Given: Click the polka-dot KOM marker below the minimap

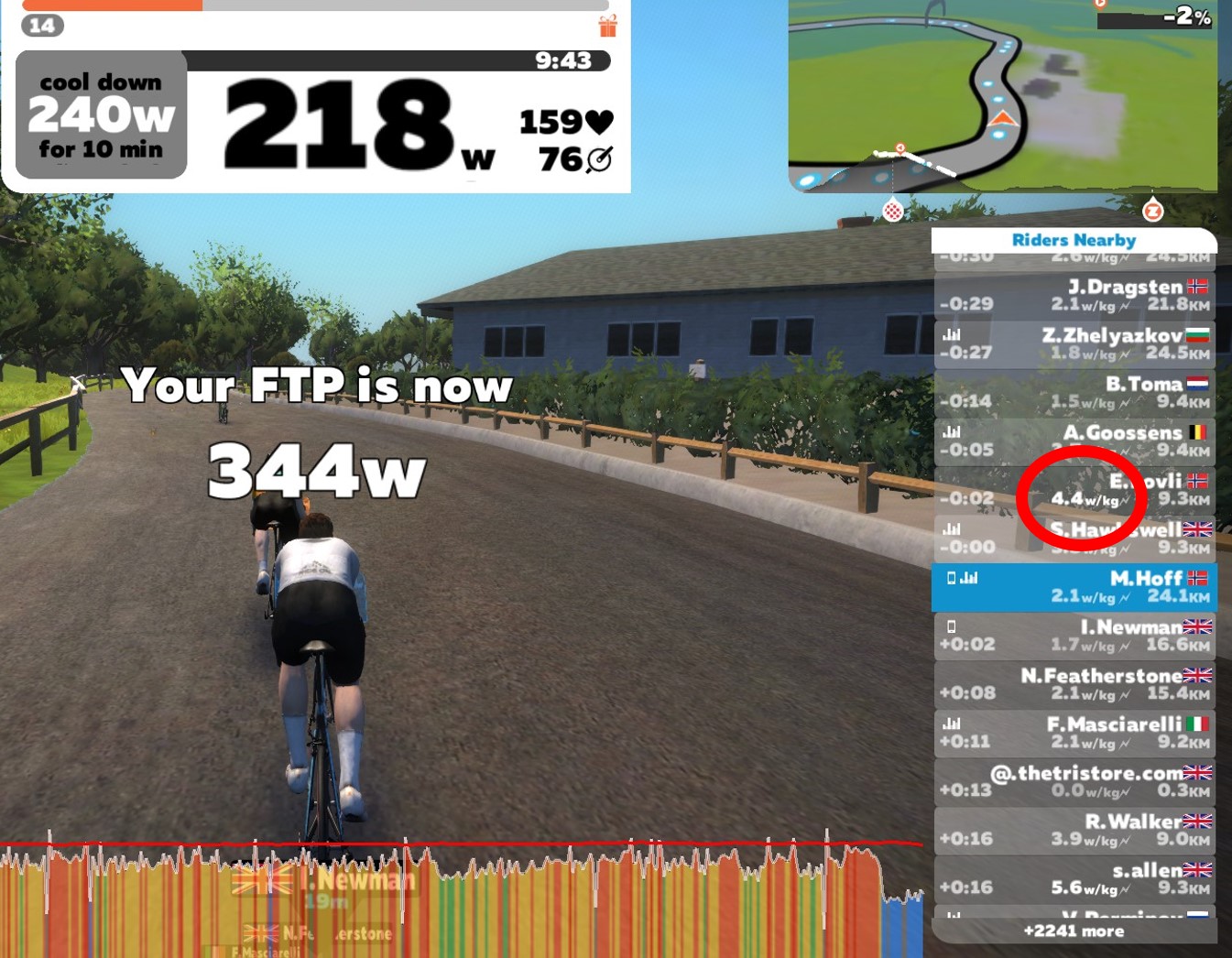Looking at the screenshot, I should tap(892, 210).
